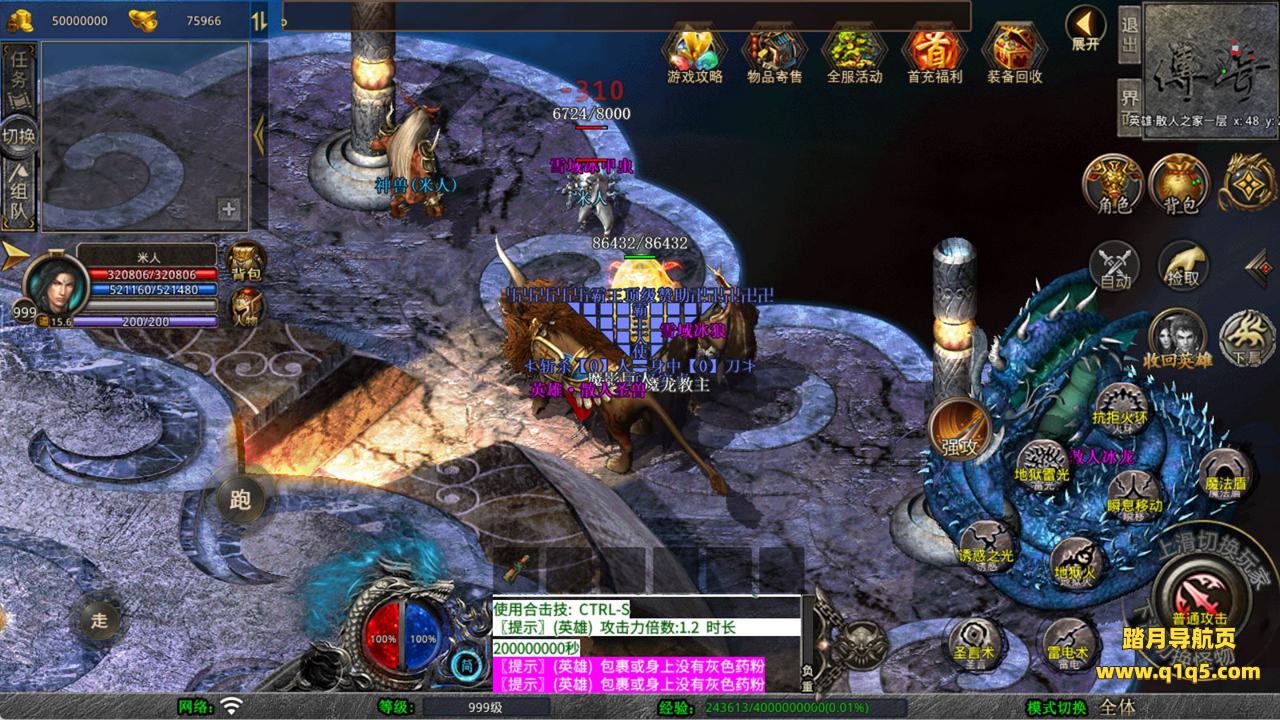Image resolution: width=1280 pixels, height=720 pixels.
Task: Select the 任务 quest tab
Action: point(19,72)
